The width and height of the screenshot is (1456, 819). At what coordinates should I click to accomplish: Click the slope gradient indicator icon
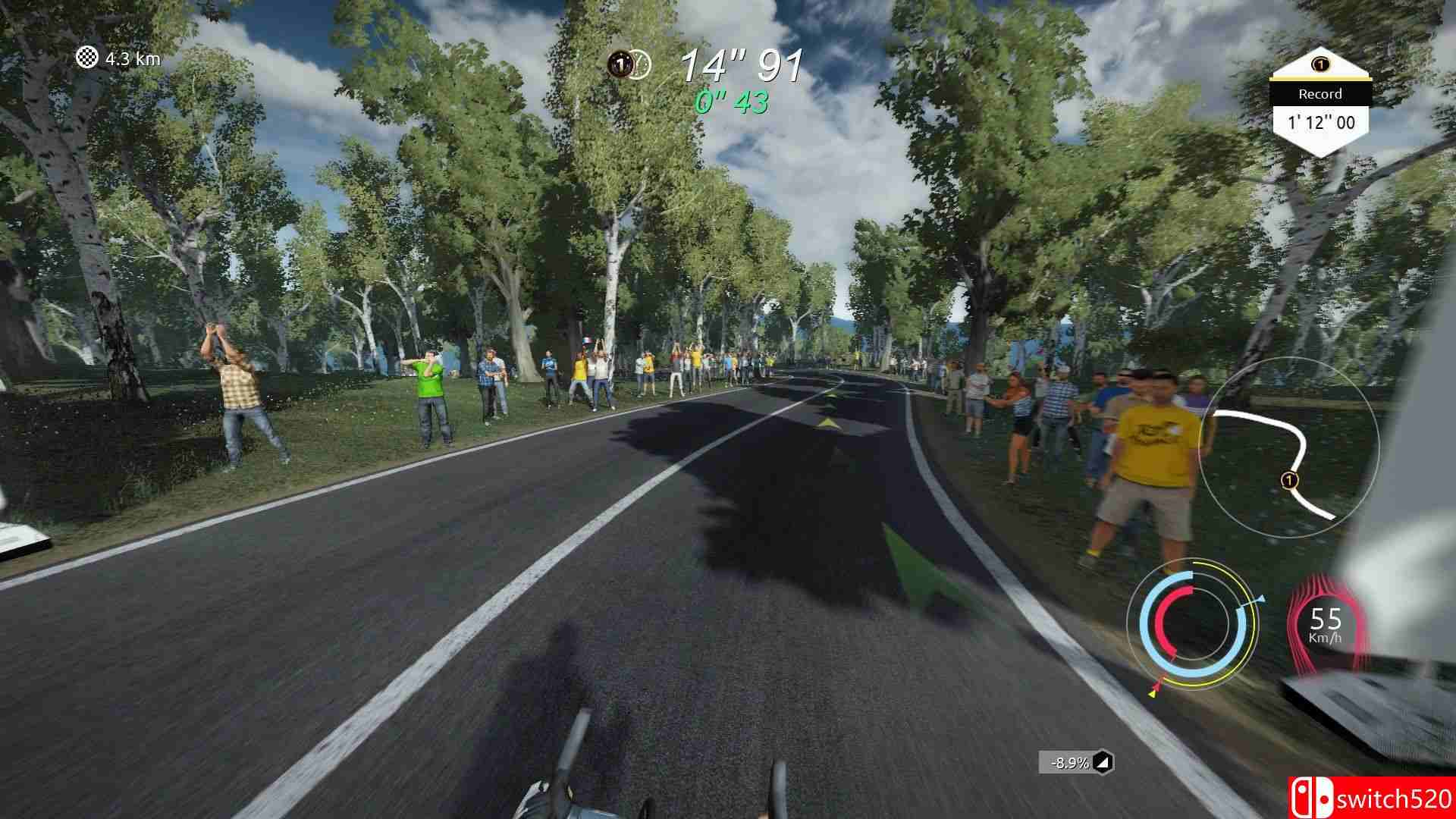pos(1105,762)
